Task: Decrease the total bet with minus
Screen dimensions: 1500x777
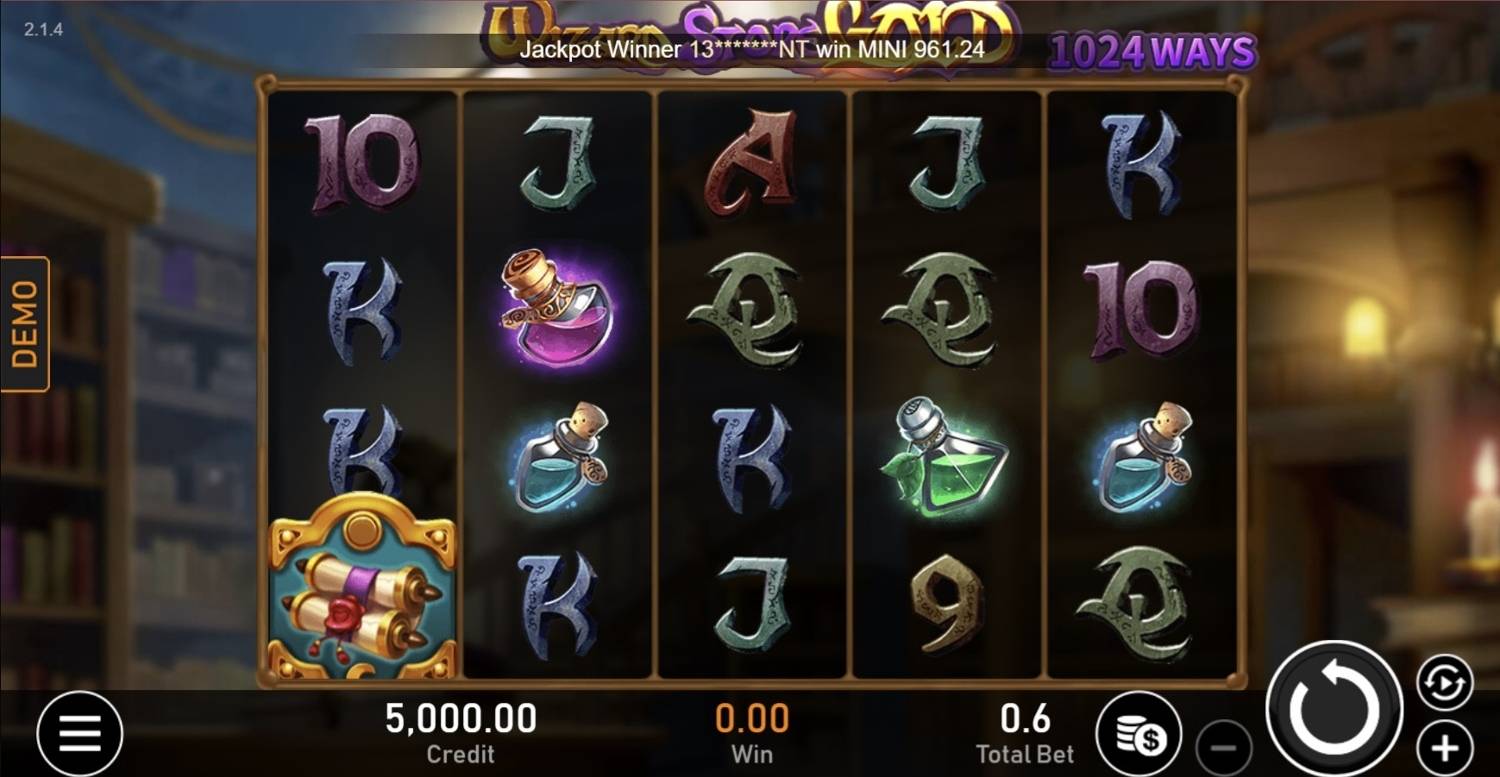Action: point(1224,748)
